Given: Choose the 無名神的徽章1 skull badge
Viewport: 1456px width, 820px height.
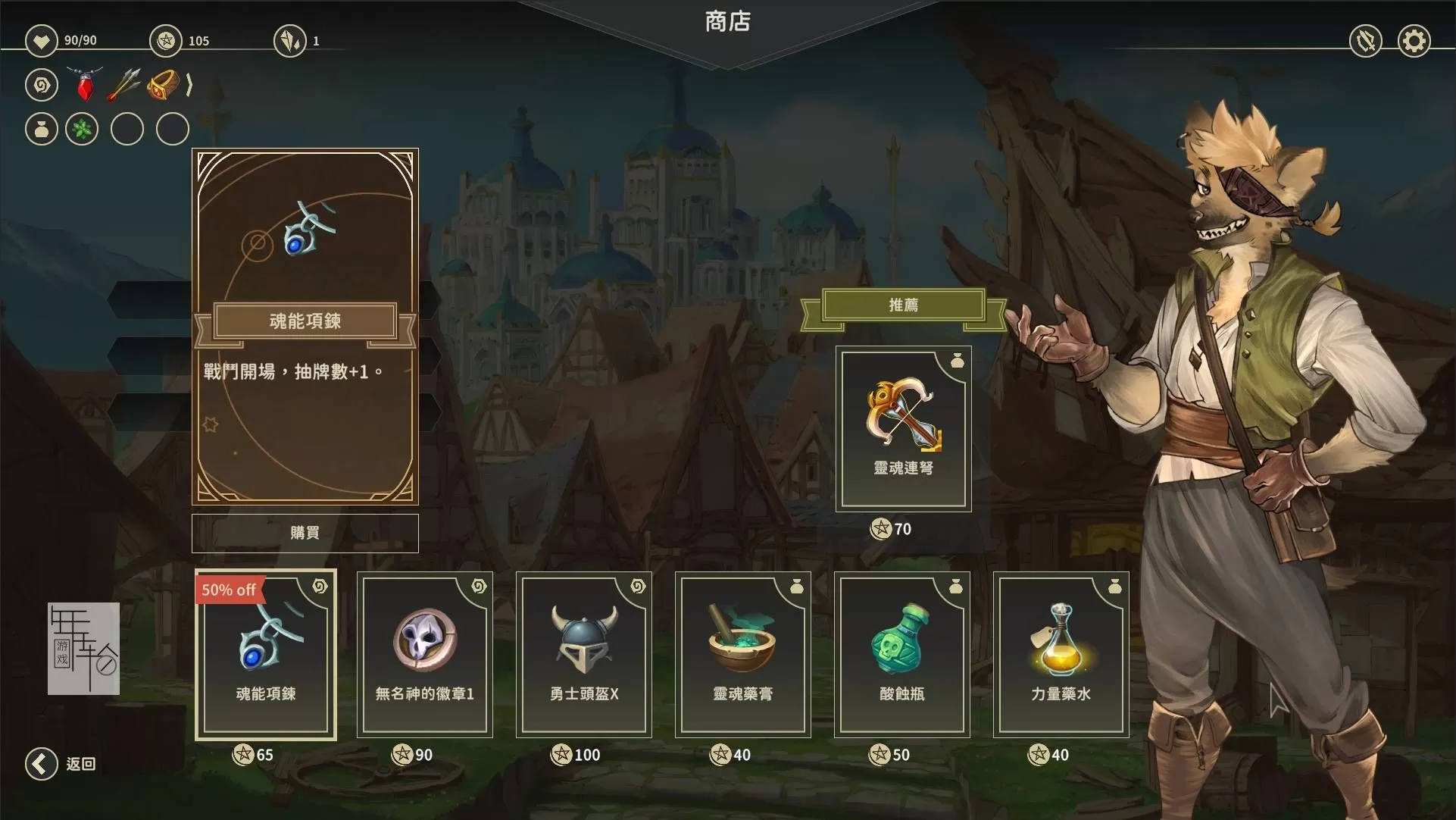Looking at the screenshot, I should point(424,655).
